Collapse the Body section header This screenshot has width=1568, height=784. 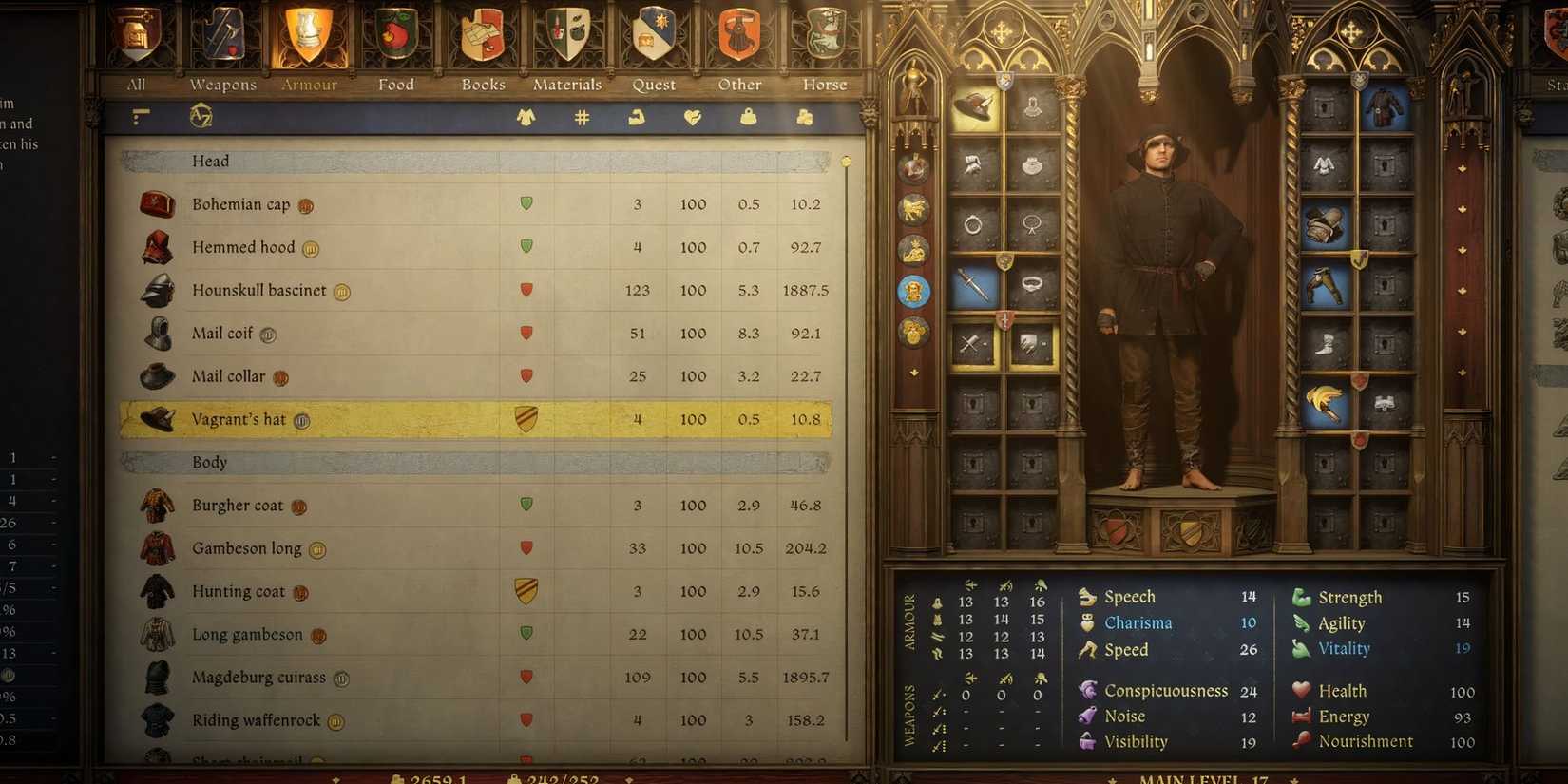(x=208, y=463)
